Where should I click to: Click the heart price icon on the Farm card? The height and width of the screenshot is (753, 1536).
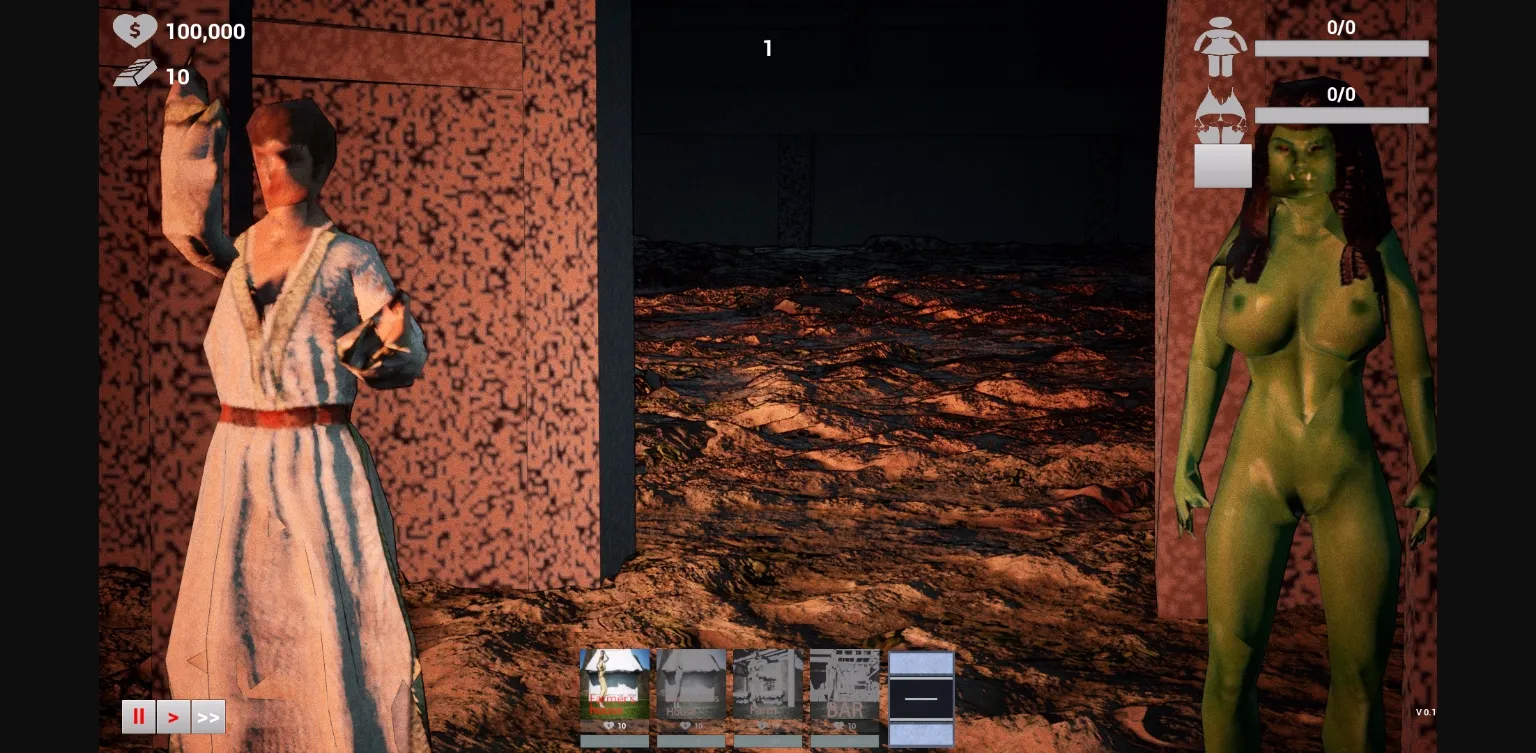tap(761, 727)
